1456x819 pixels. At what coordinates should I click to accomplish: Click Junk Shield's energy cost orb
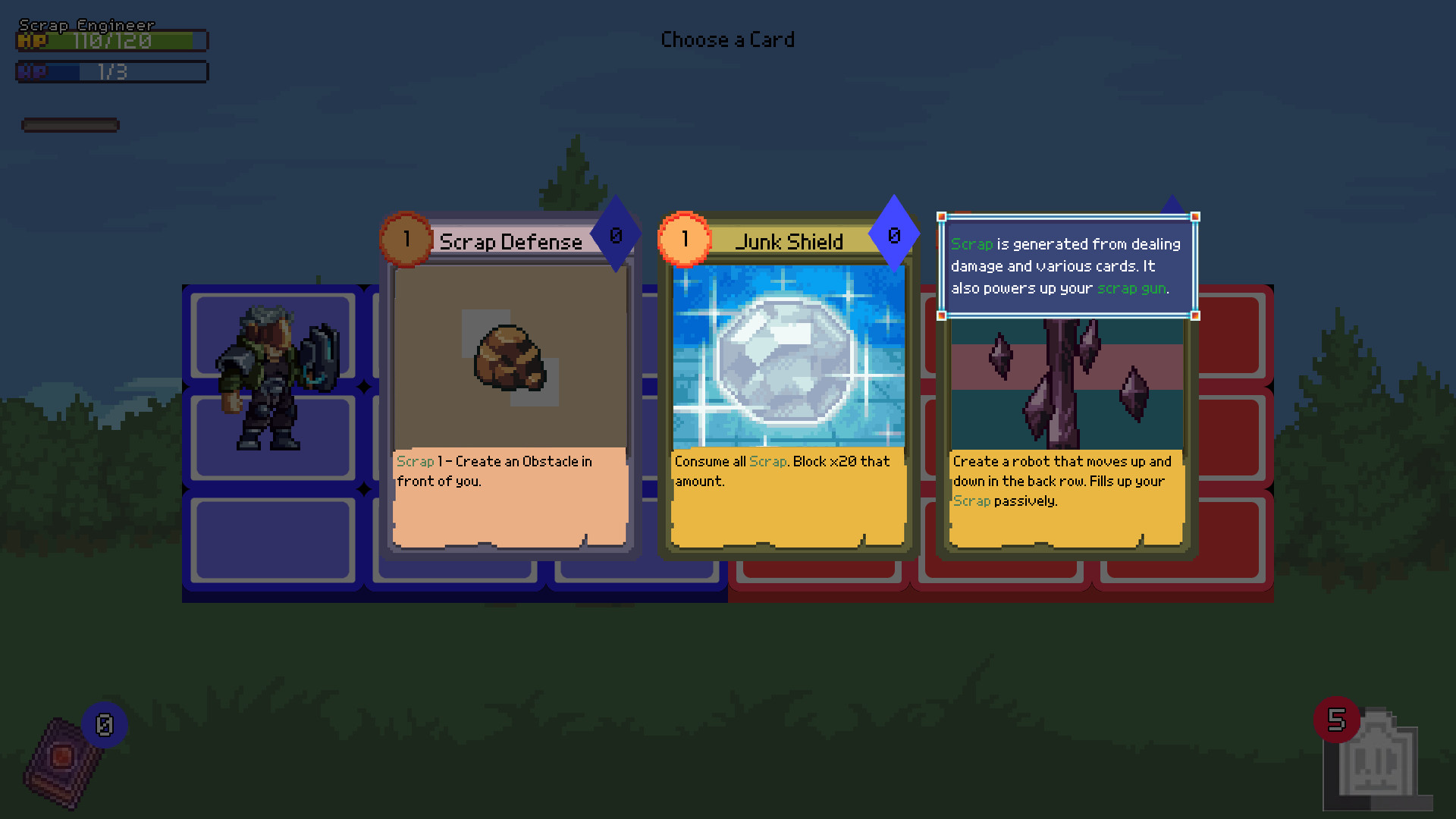(x=685, y=239)
